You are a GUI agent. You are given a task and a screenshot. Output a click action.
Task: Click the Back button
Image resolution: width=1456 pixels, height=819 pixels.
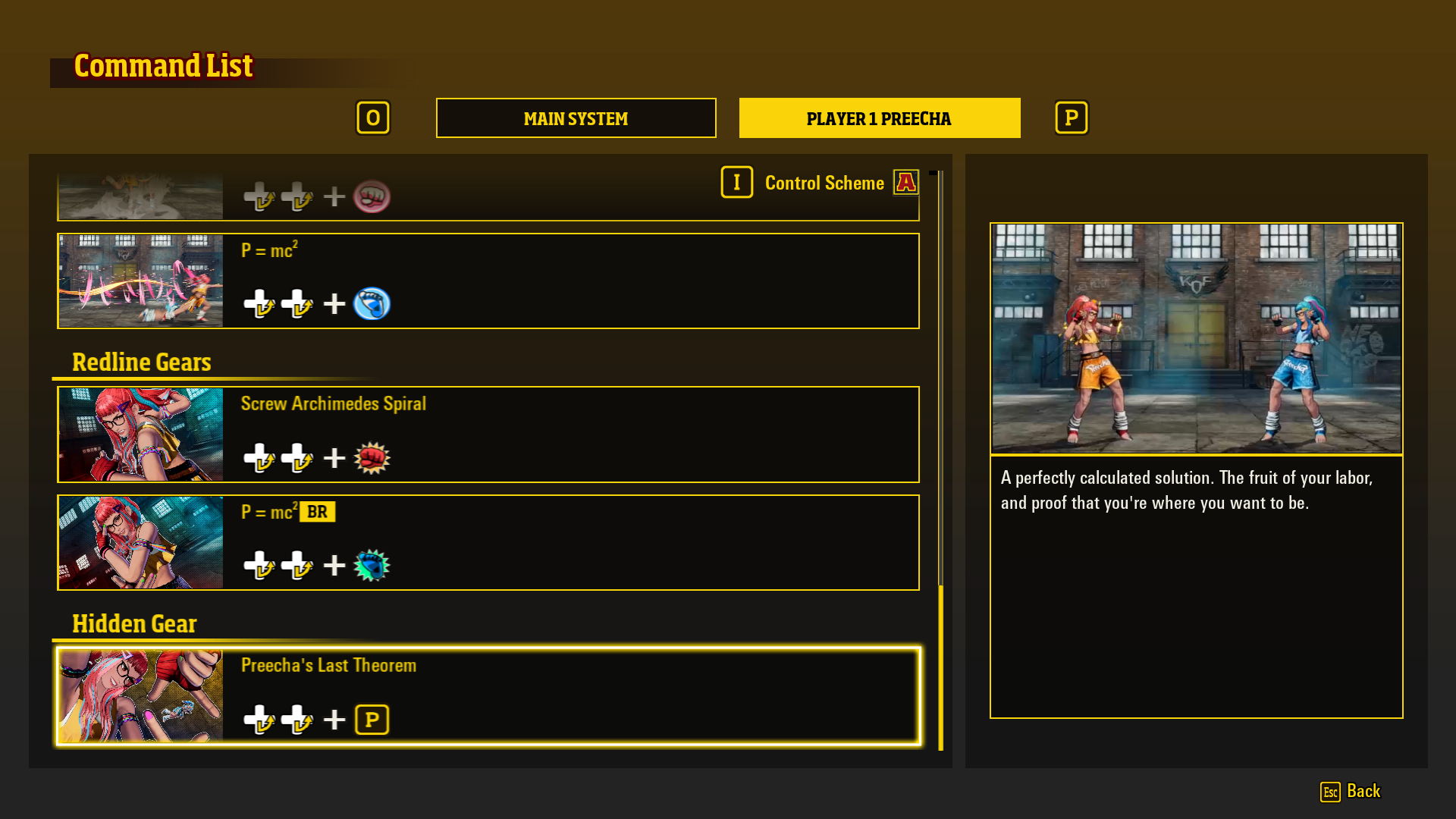point(1365,792)
